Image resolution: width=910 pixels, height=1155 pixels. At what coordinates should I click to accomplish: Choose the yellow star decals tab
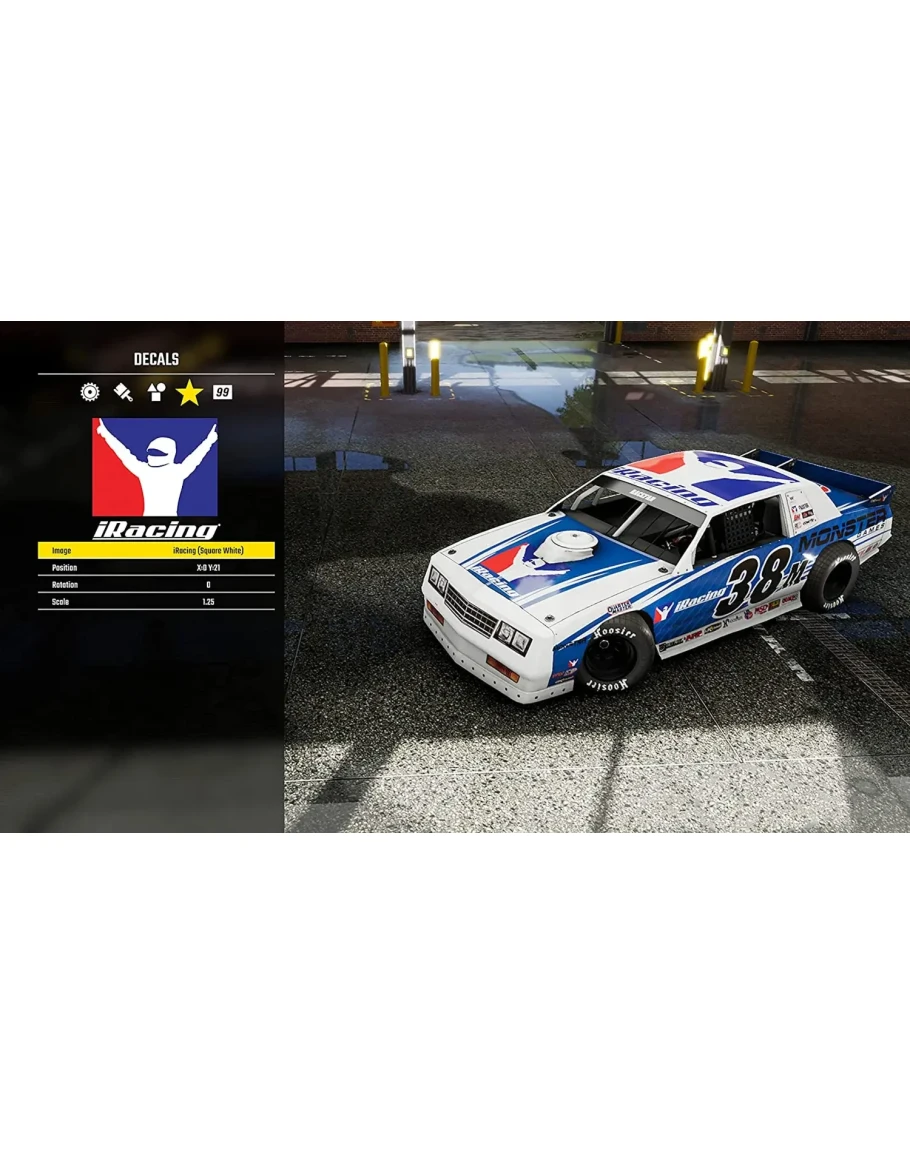tap(189, 393)
